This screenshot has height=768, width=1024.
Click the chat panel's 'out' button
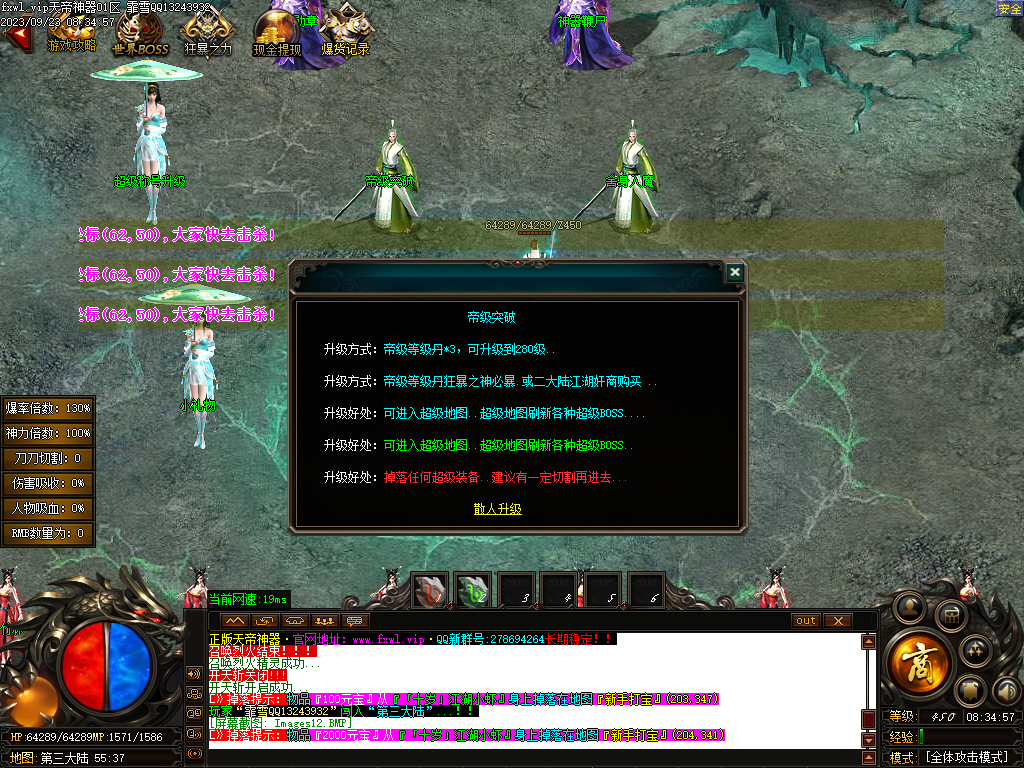[x=805, y=621]
